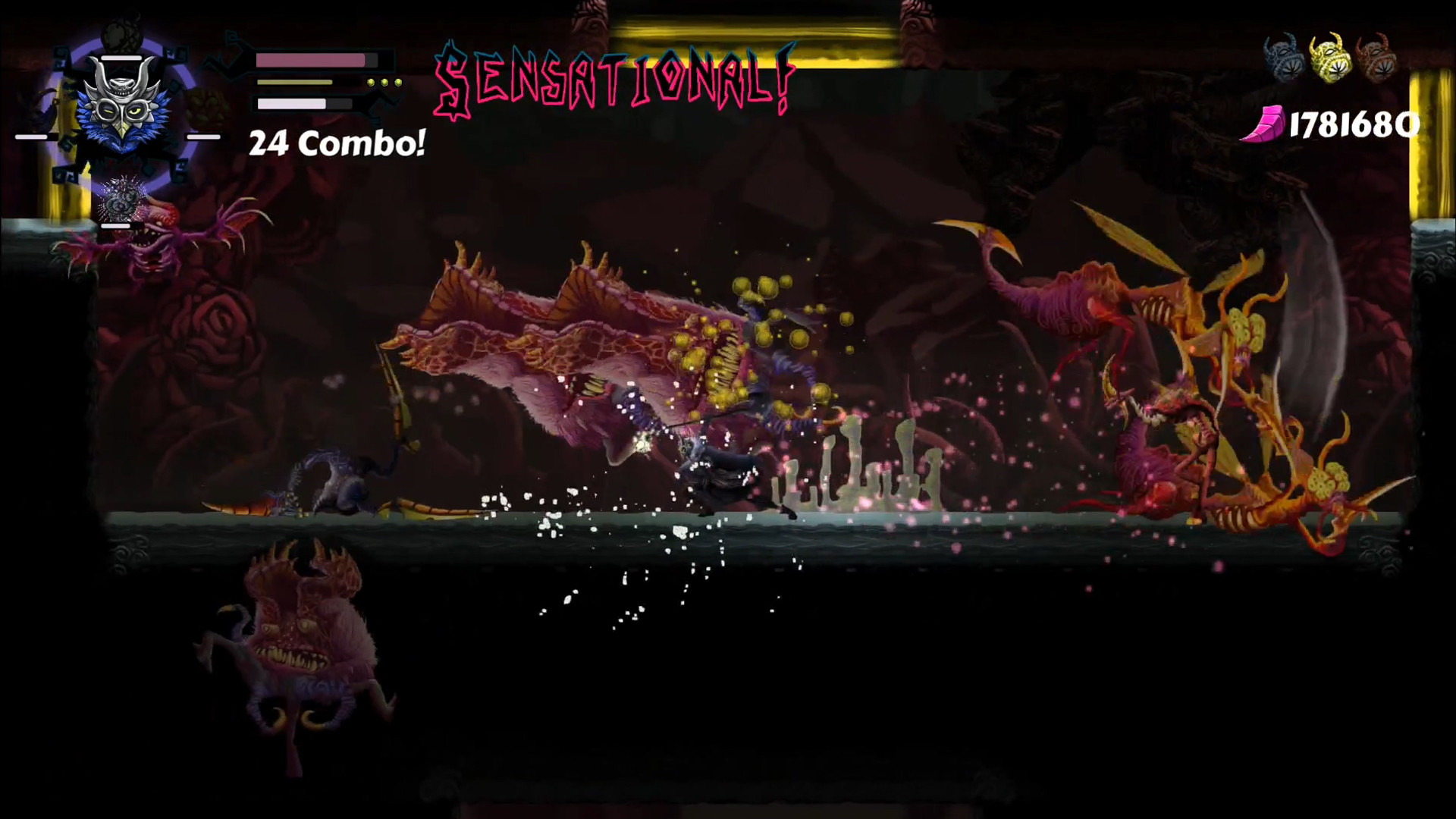This screenshot has height=819, width=1456.
Task: Toggle the middle green pip indicator
Action: (384, 82)
